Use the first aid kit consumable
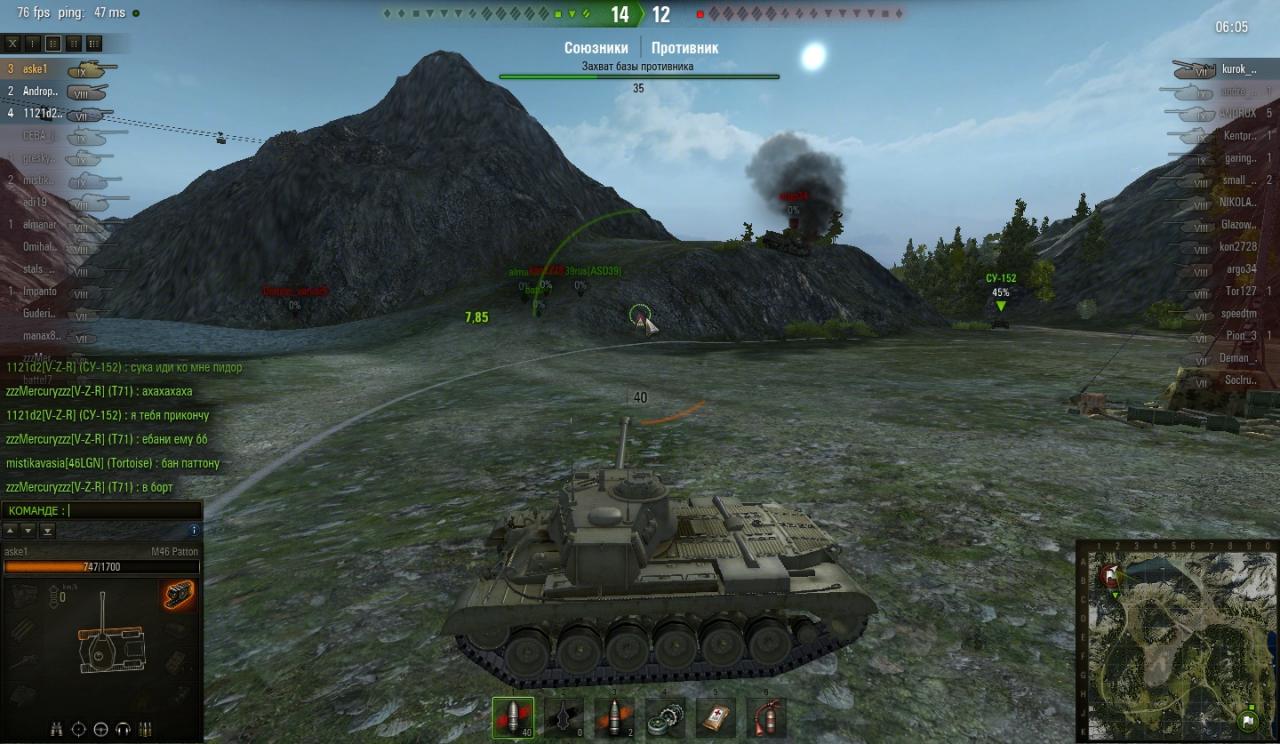 [x=716, y=717]
